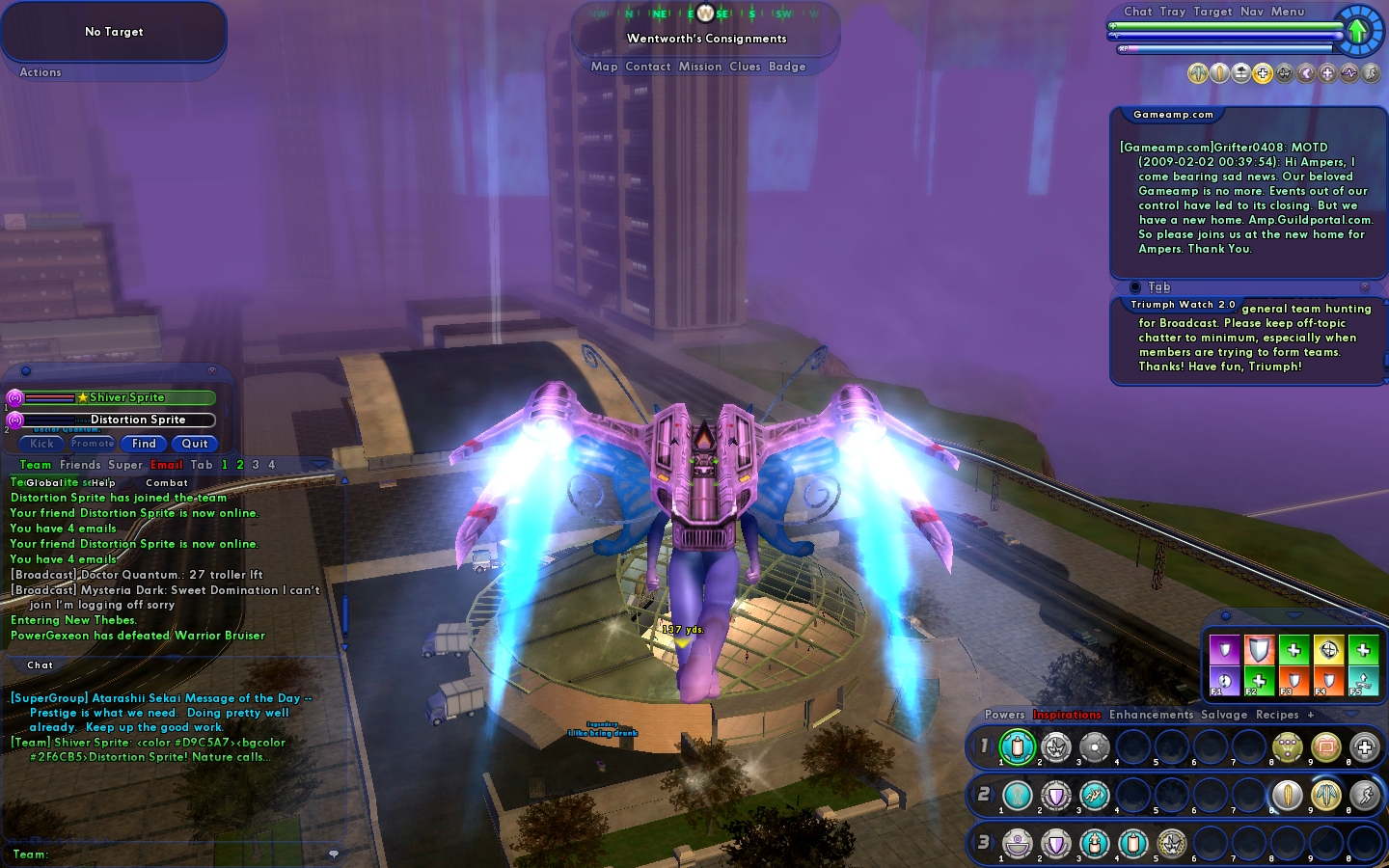The height and width of the screenshot is (868, 1389).
Task: Open the Clues window
Action: click(745, 67)
